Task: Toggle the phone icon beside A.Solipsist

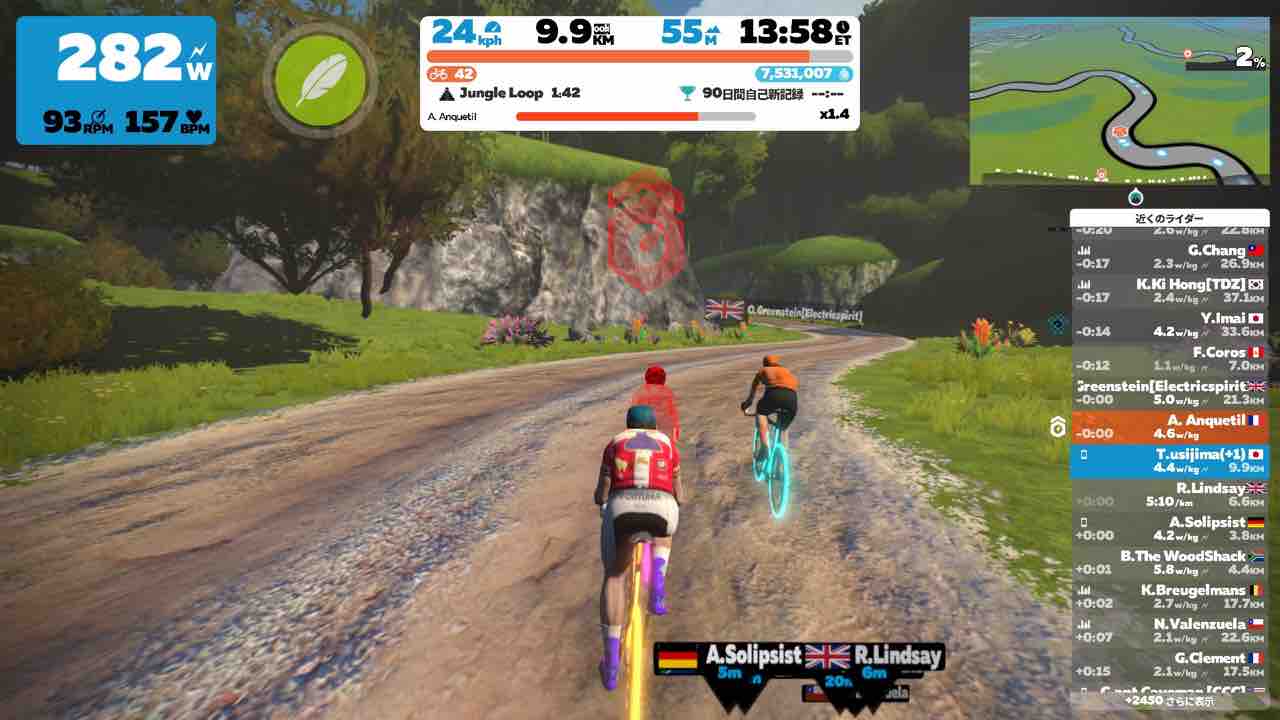Action: tap(1083, 522)
